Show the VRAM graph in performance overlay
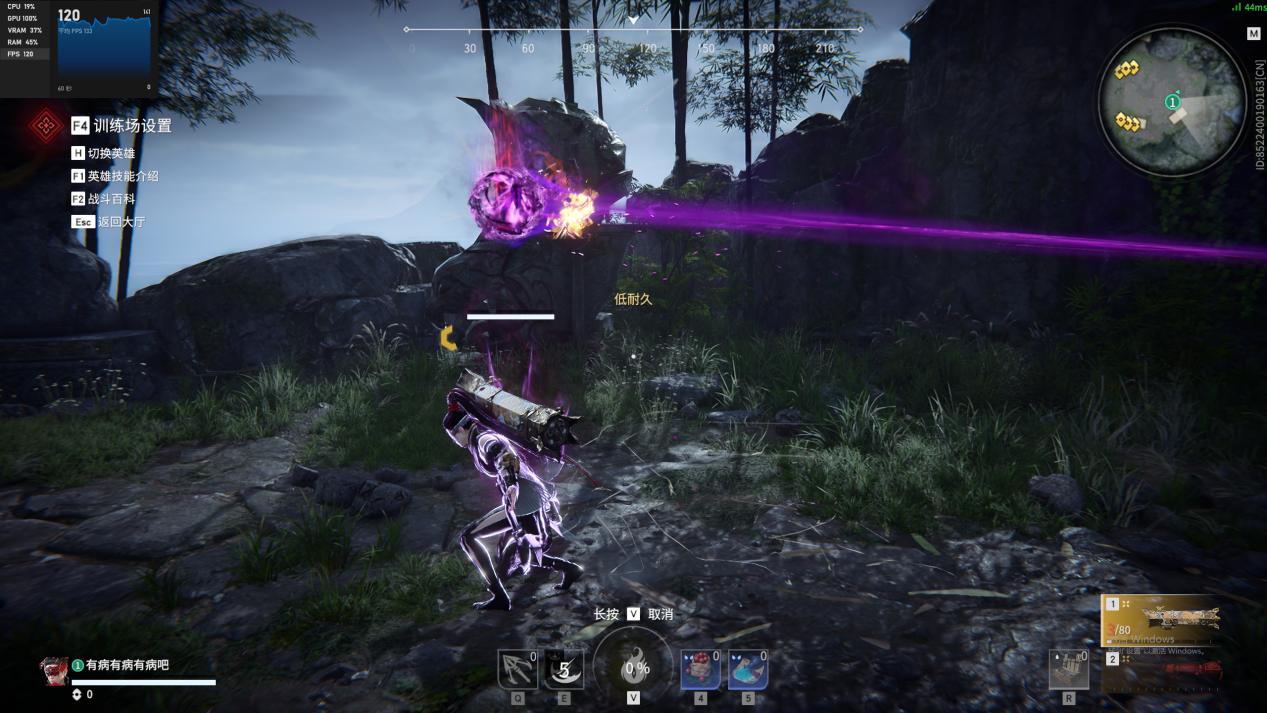 [24, 31]
